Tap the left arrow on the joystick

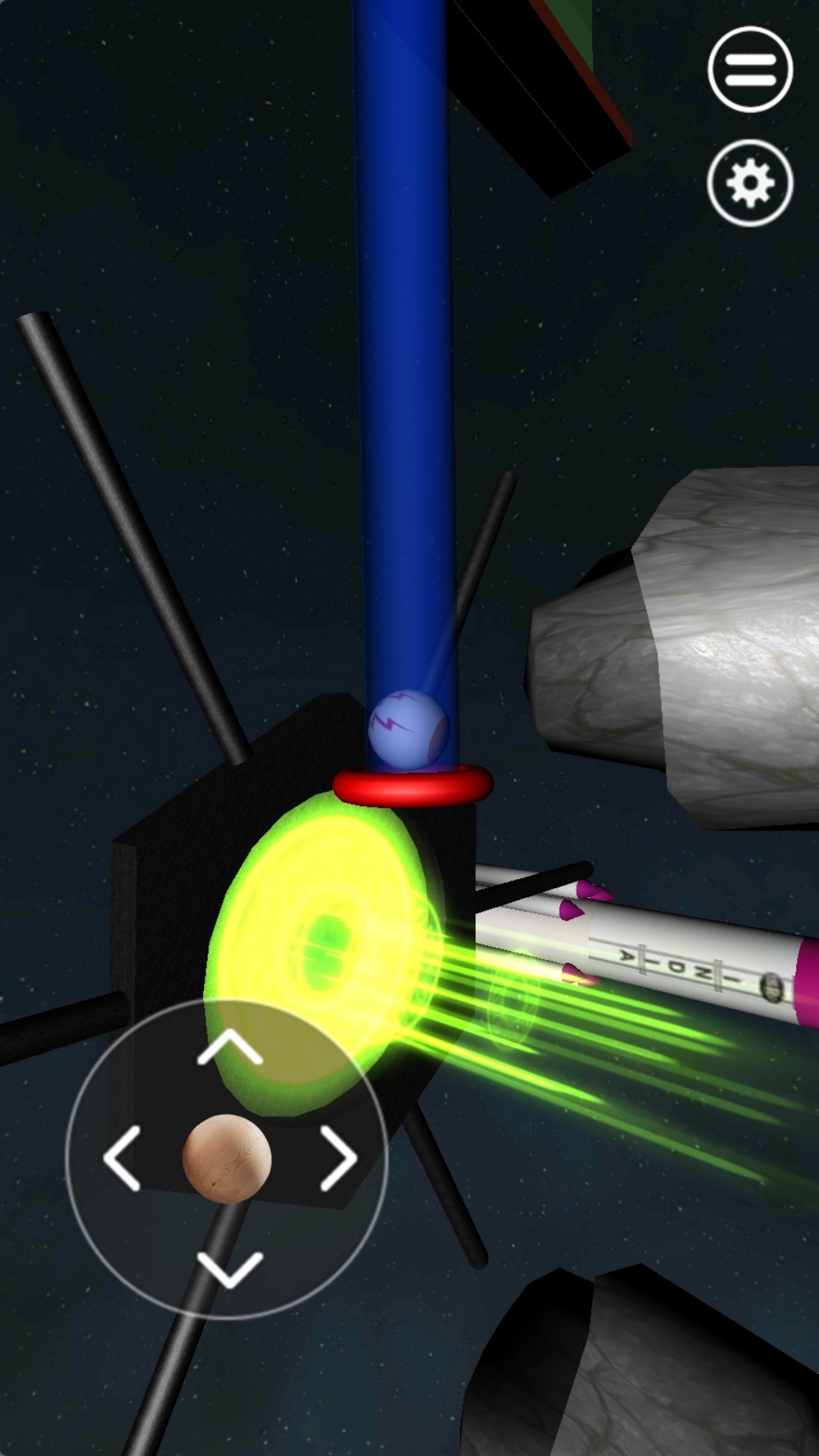(x=123, y=1158)
